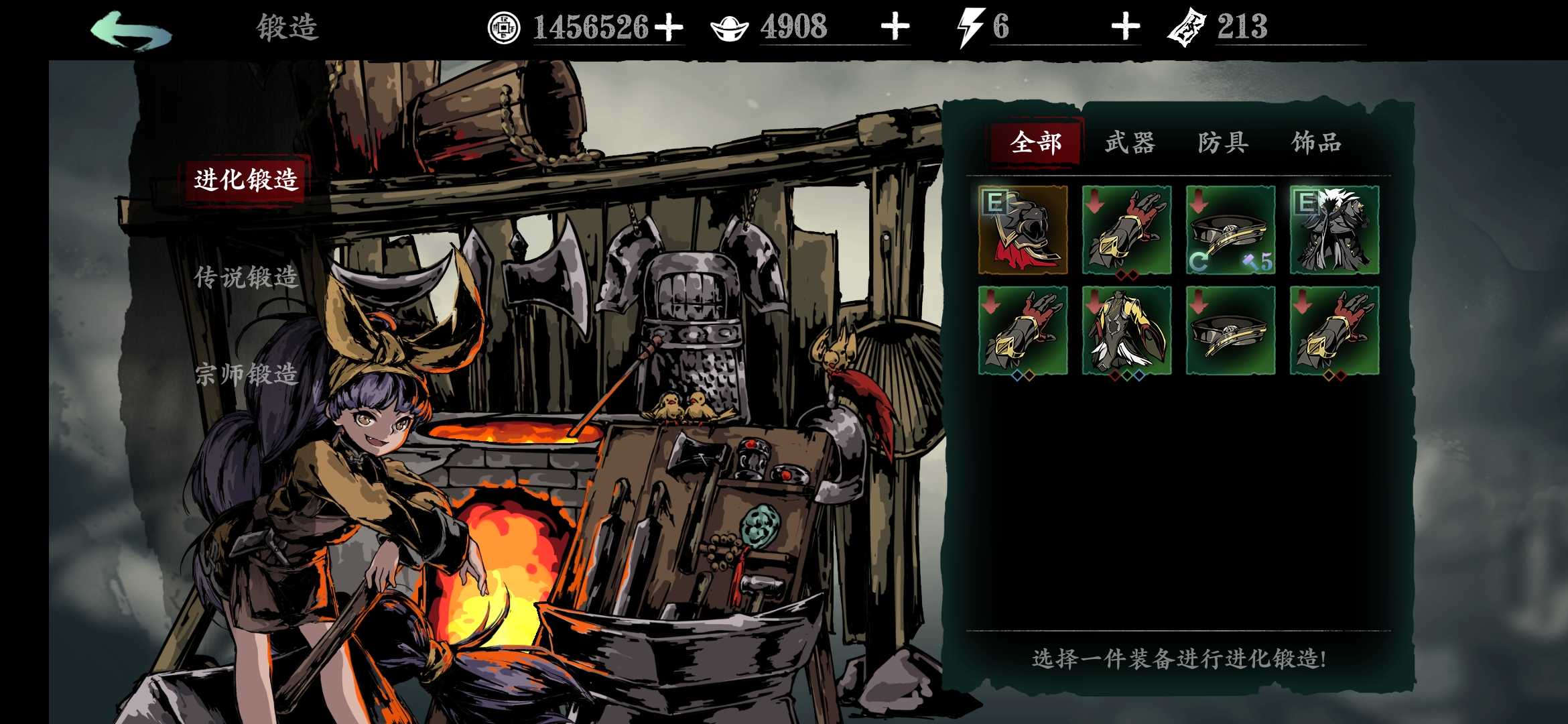Viewport: 1568px width, 724px height.
Task: Refill lightning energy with plus button
Action: [x=1126, y=27]
